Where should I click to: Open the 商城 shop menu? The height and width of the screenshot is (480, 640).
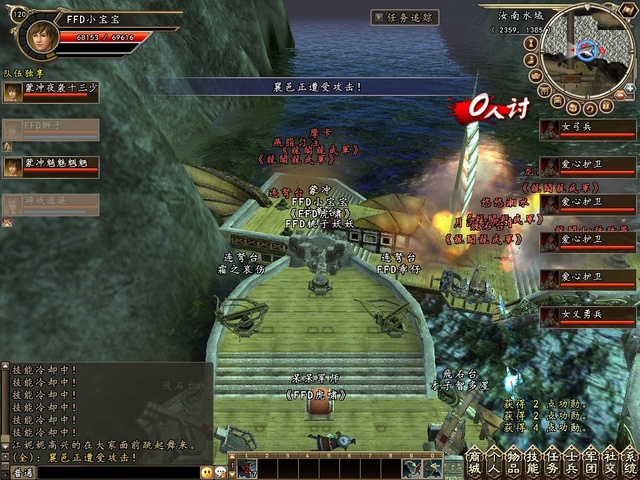coord(474,464)
